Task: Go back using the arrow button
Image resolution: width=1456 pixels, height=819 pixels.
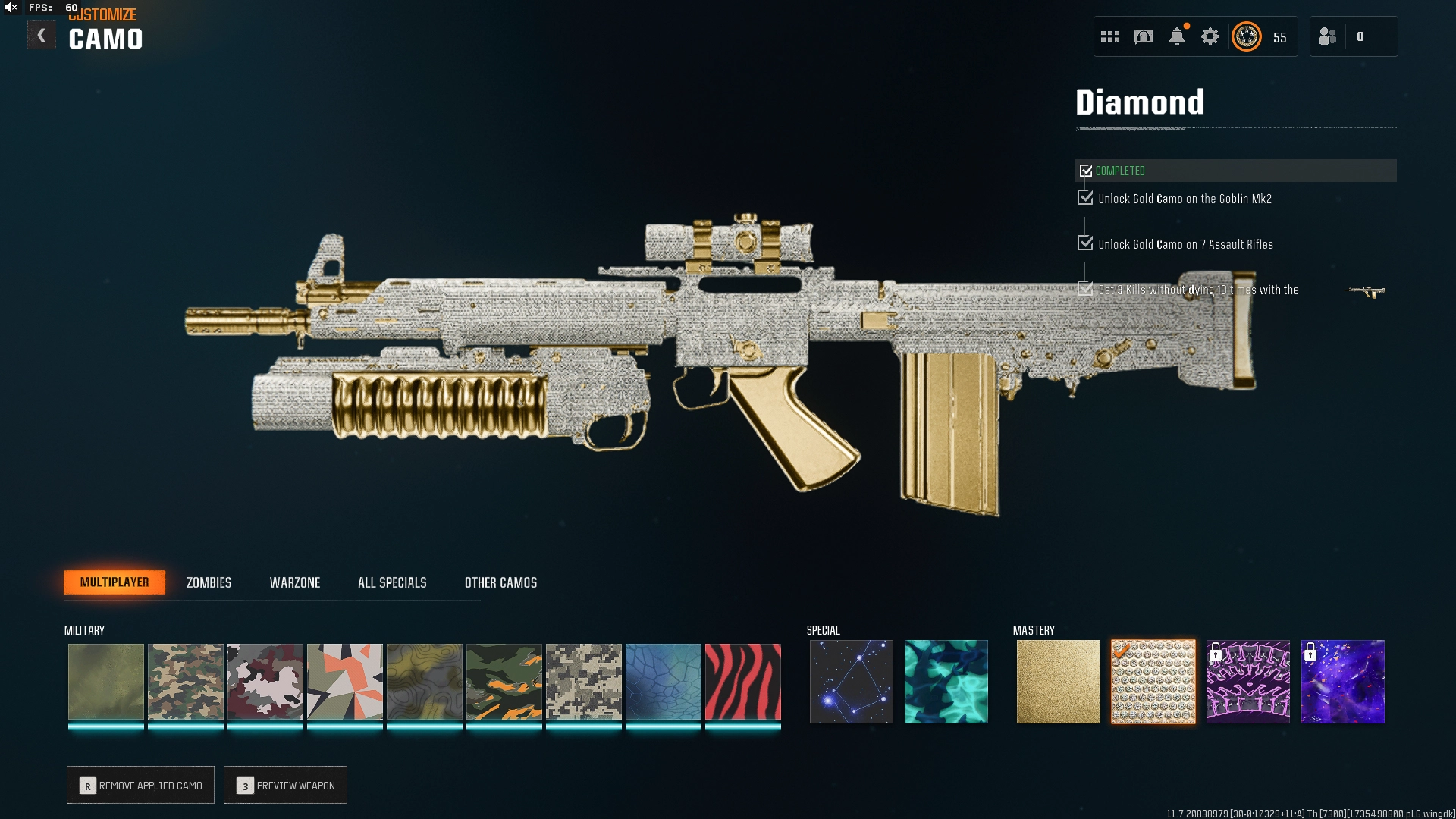Action: click(42, 36)
